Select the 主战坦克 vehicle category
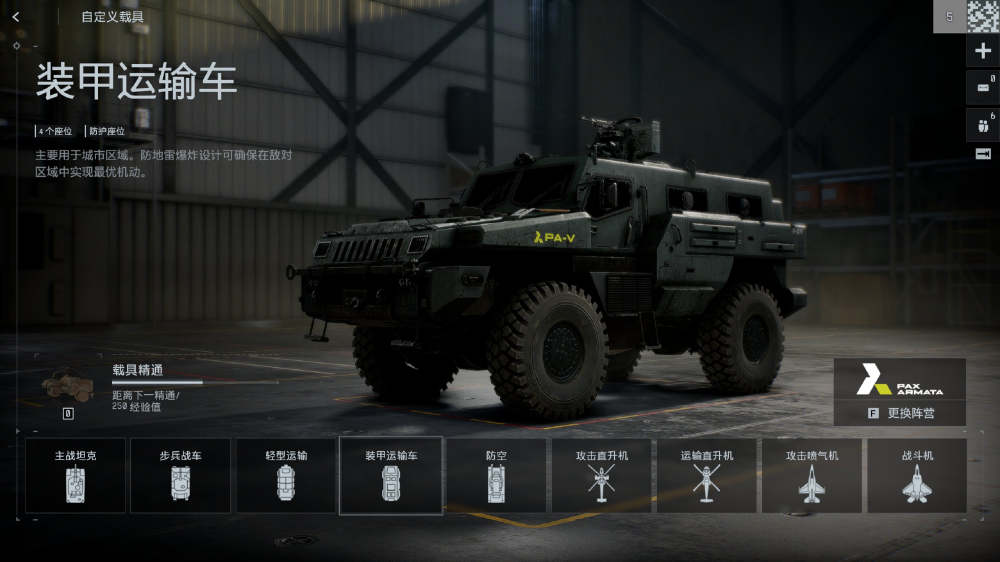This screenshot has height=562, width=1000. 76,475
